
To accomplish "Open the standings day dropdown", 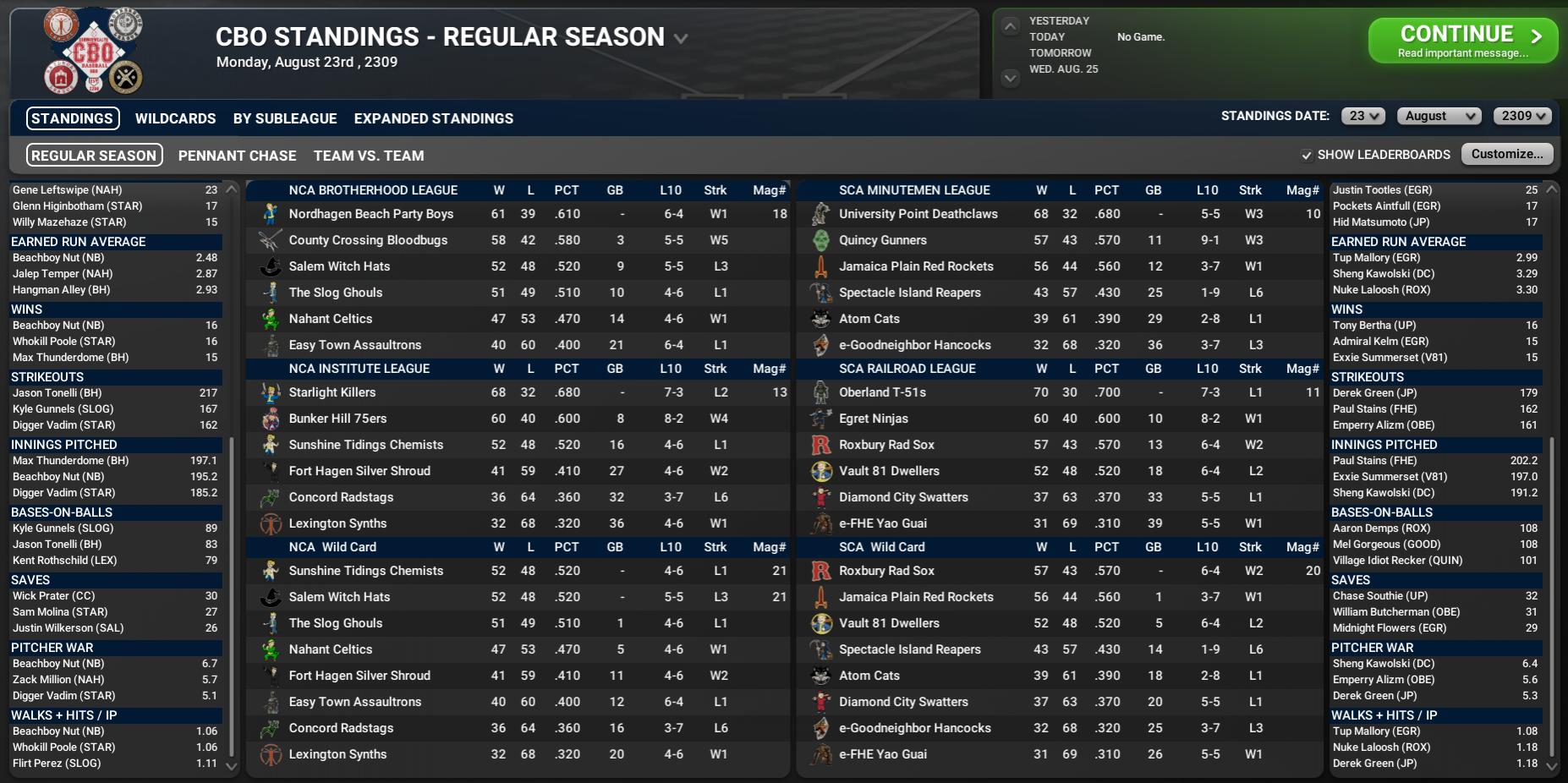I will [1362, 117].
